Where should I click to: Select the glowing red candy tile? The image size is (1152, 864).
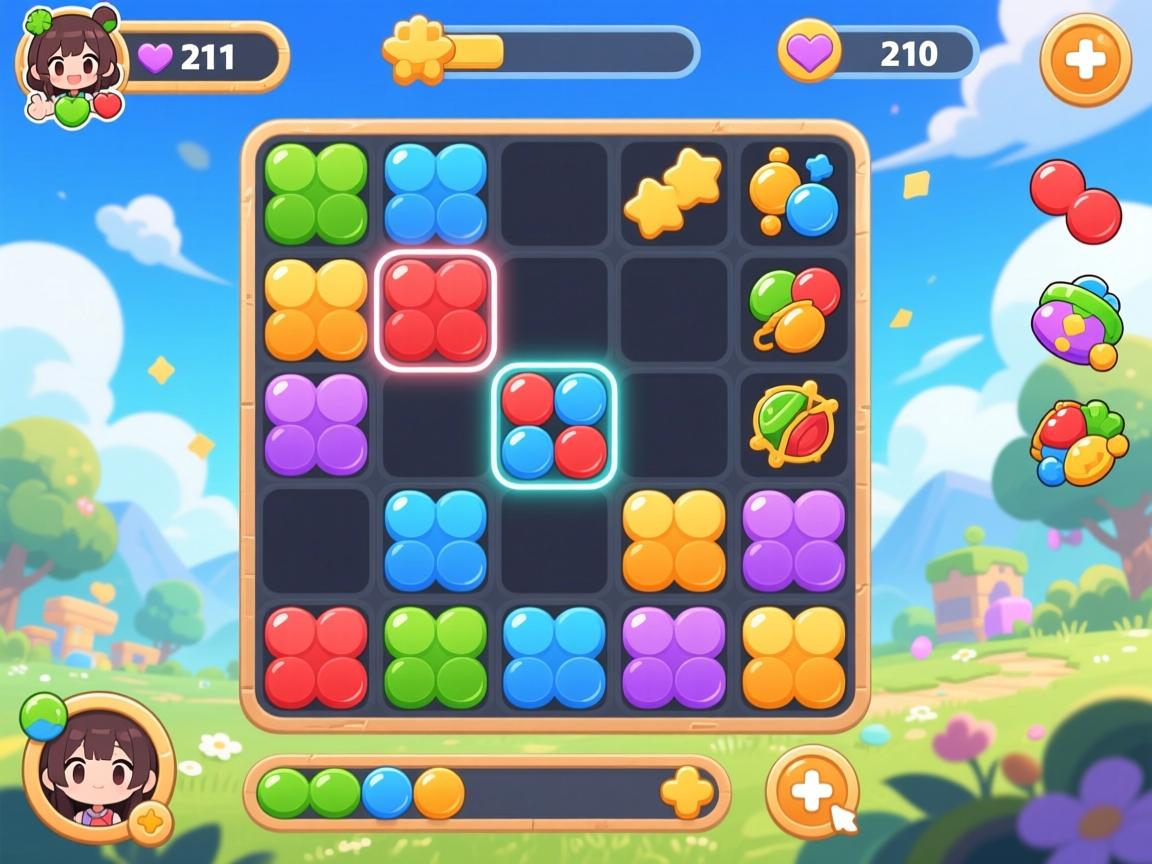(x=435, y=309)
